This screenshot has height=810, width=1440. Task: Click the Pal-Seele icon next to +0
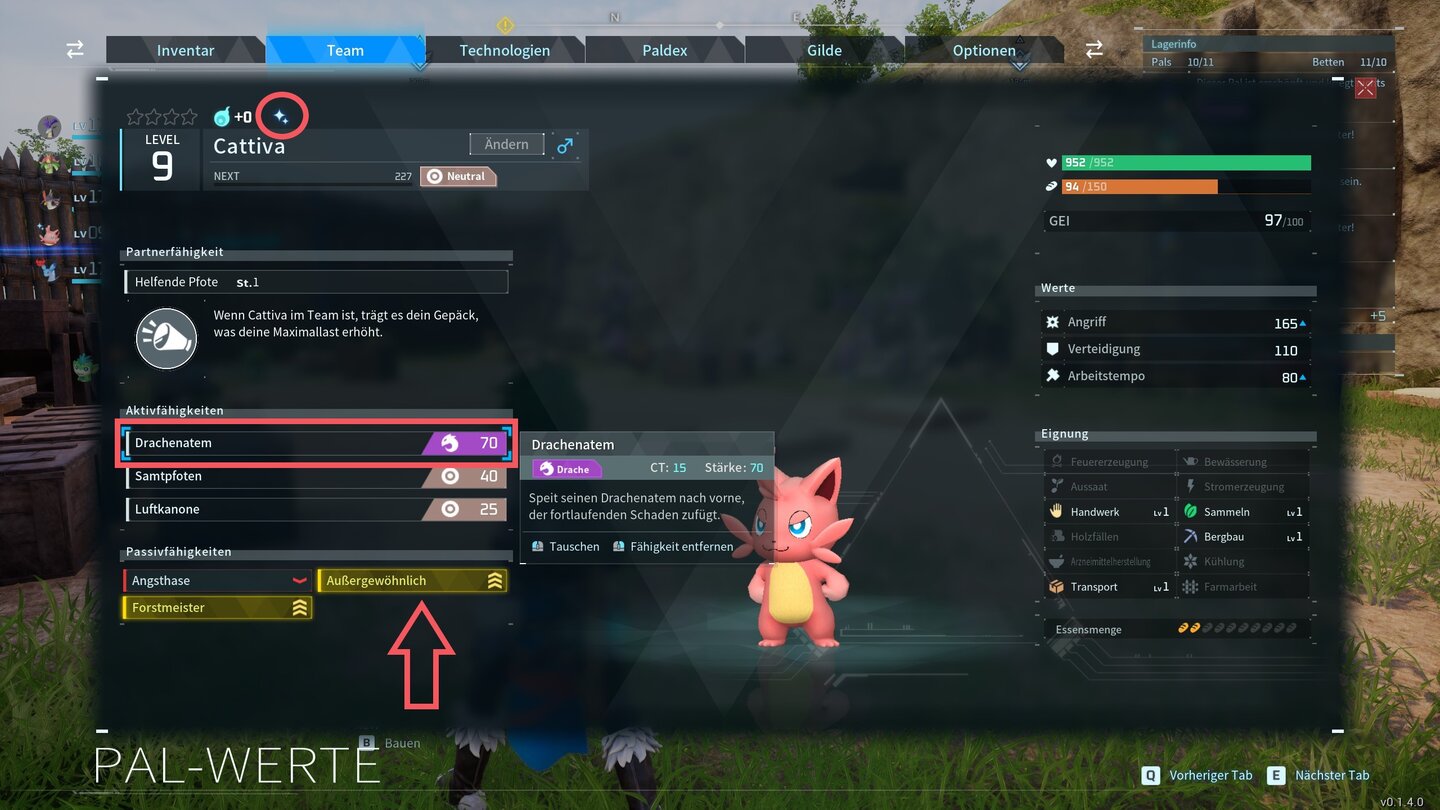[x=221, y=116]
